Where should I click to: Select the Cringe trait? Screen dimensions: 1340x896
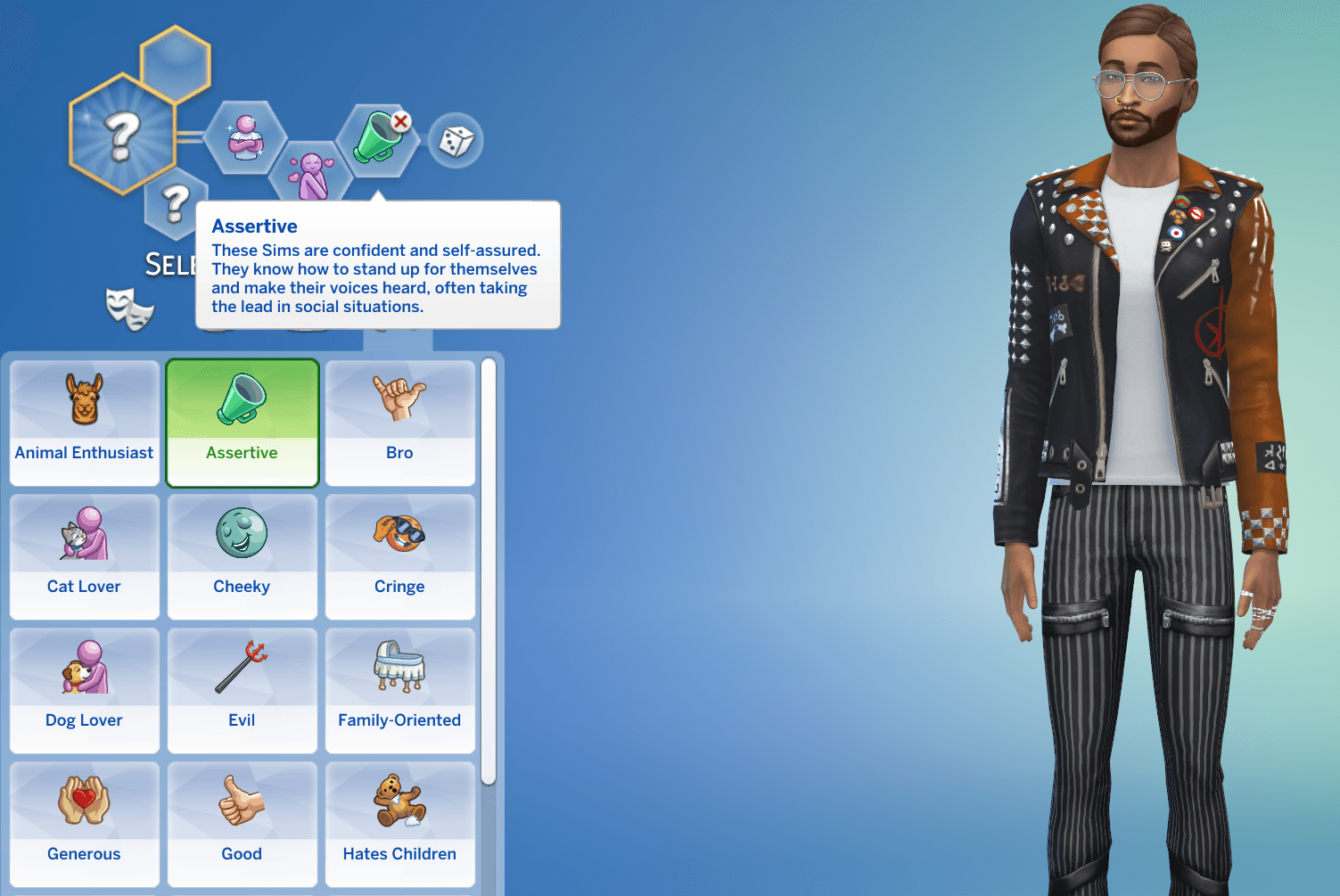399,557
